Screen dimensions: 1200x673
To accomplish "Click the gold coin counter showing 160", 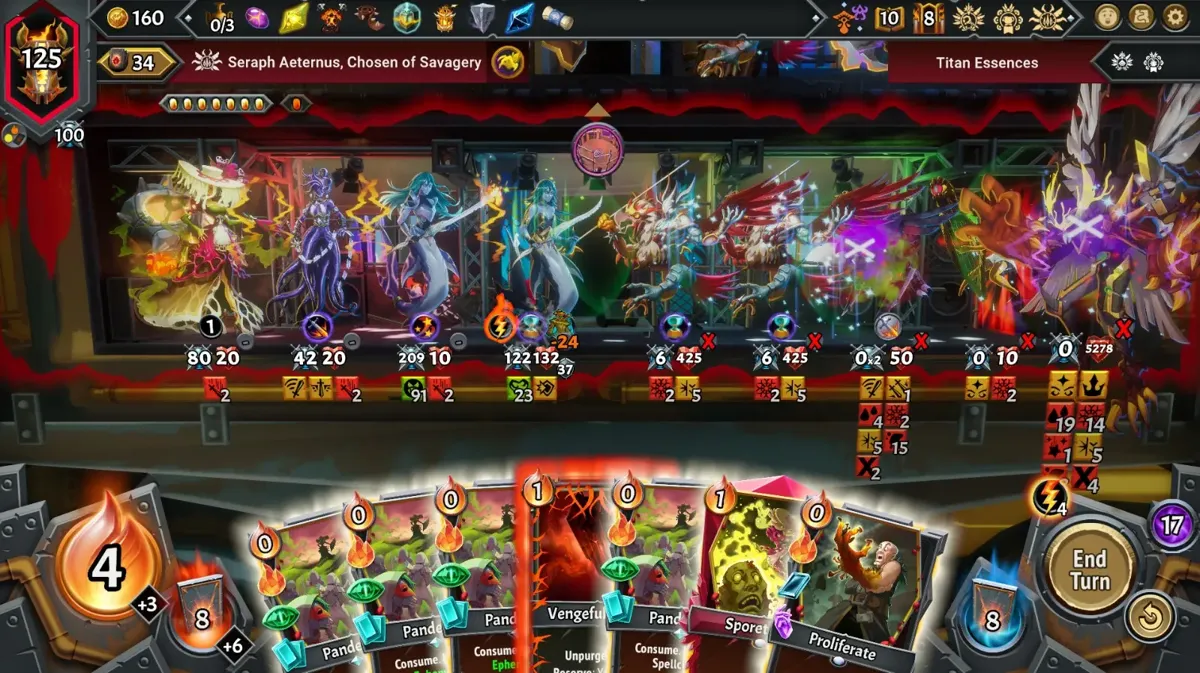I will [x=136, y=17].
